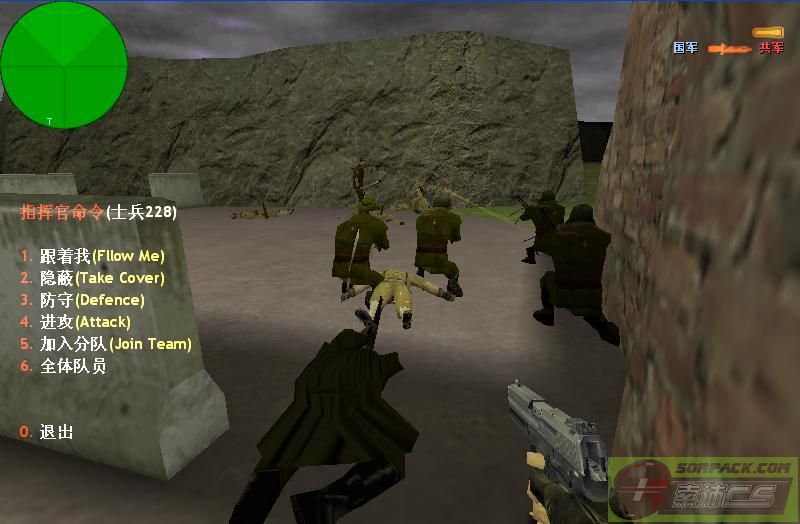Click the green circular radar
The width and height of the screenshot is (800, 524).
click(64, 65)
